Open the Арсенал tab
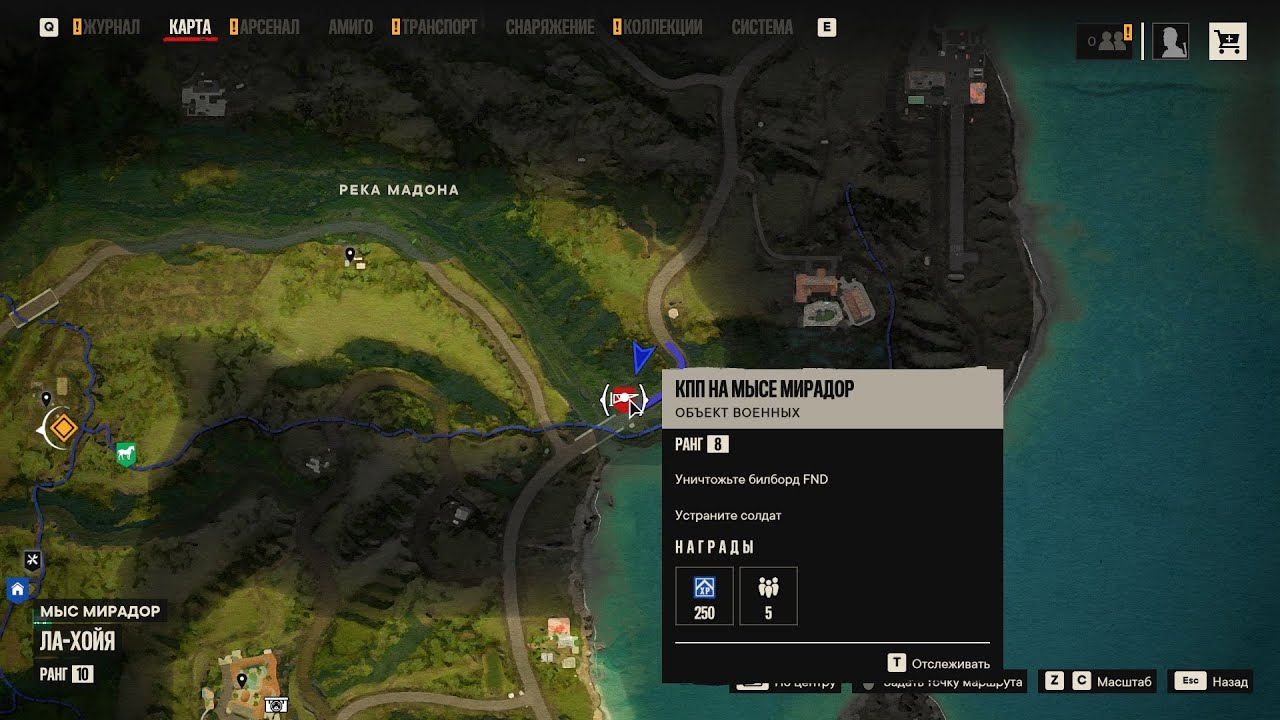 click(269, 27)
